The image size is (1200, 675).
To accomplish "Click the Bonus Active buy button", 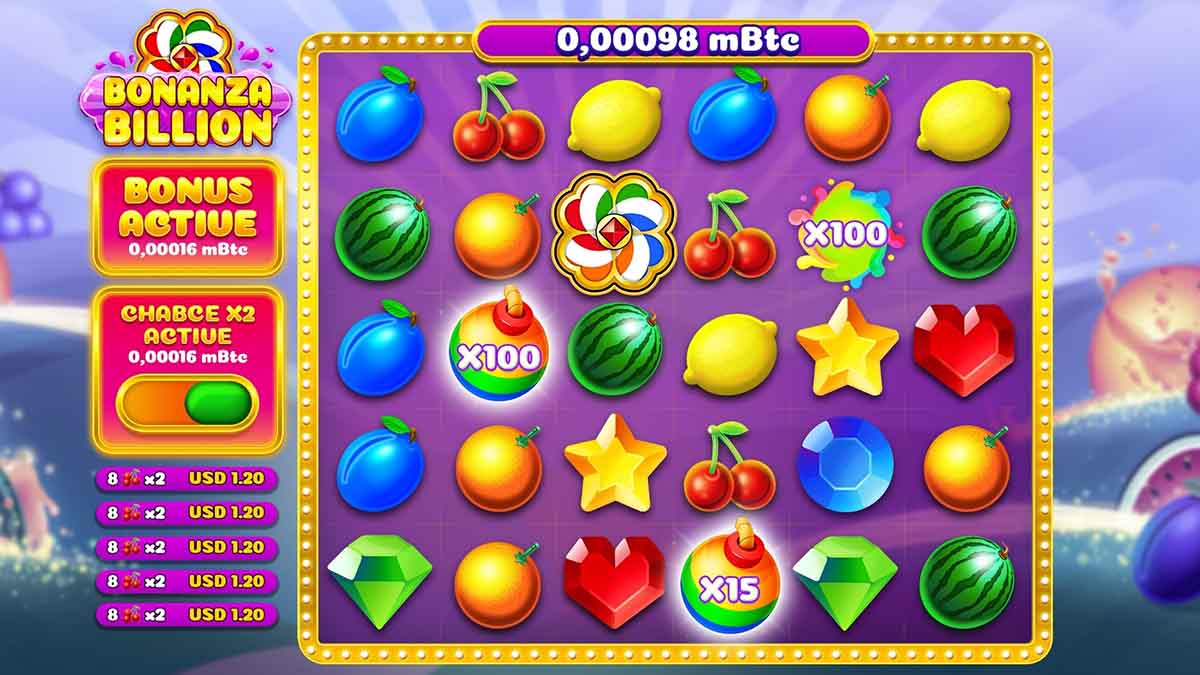I will click(x=188, y=216).
